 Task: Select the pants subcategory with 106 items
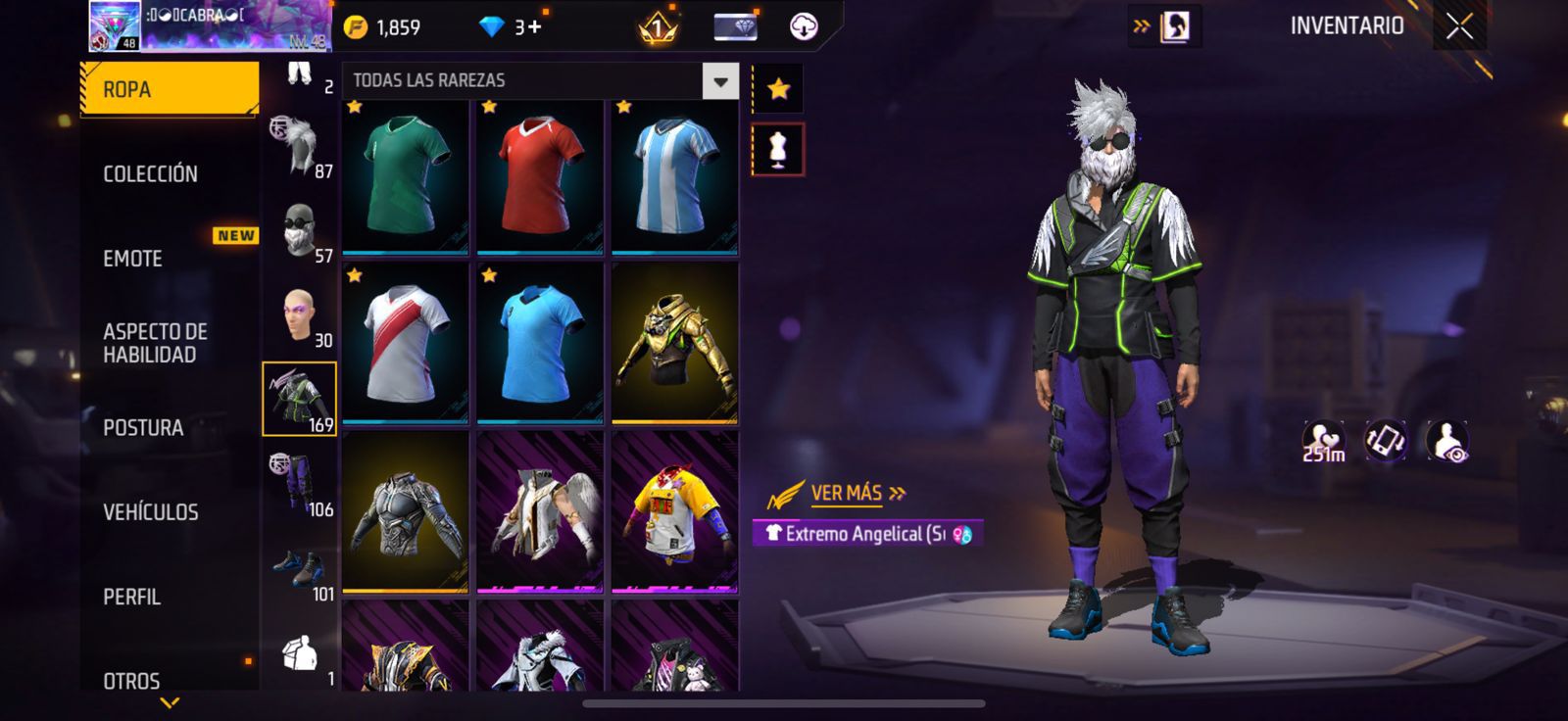pyautogui.click(x=300, y=484)
